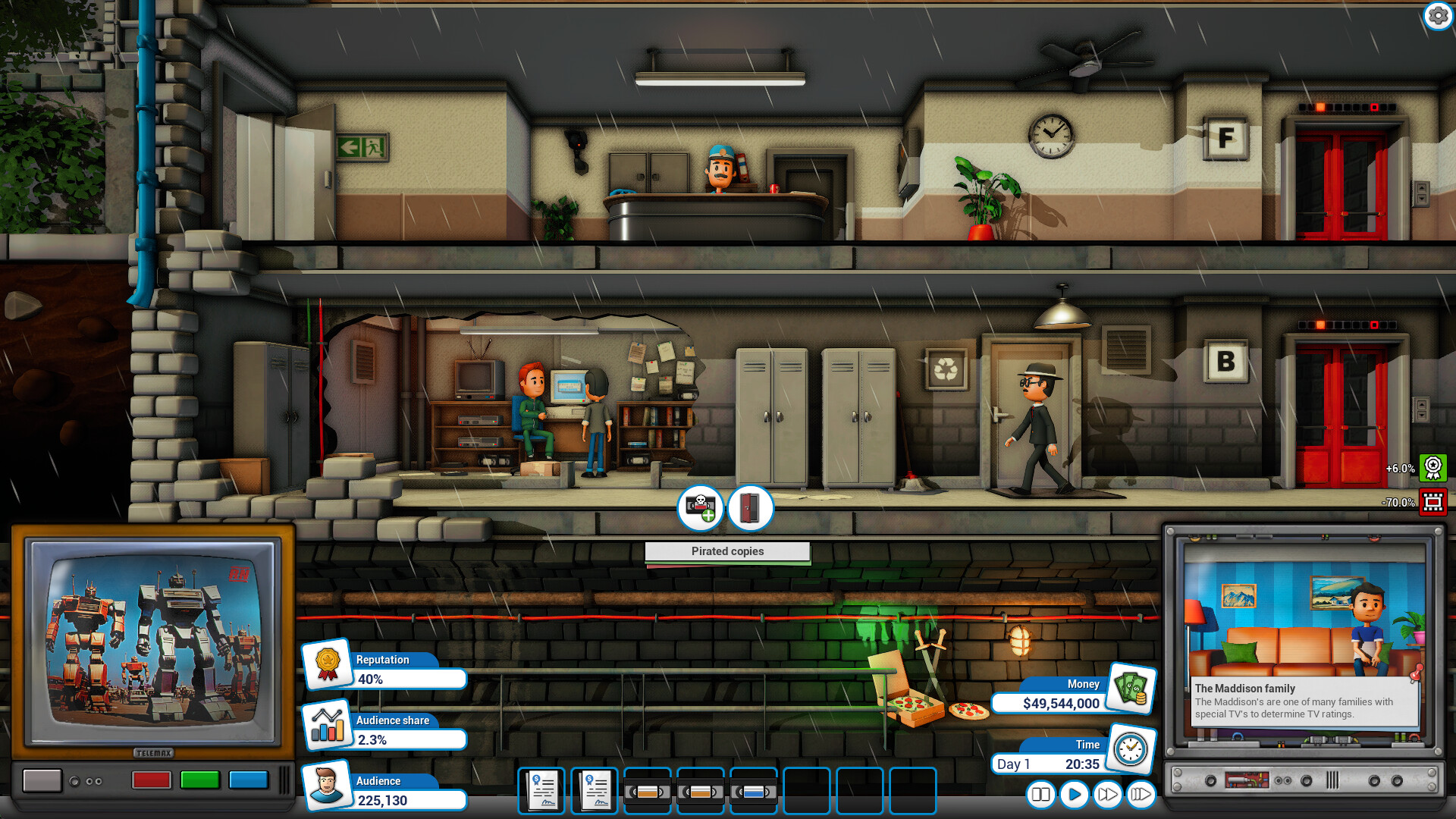Select the second contract document in the hotbar
This screenshot has width=1456, height=819.
click(594, 791)
